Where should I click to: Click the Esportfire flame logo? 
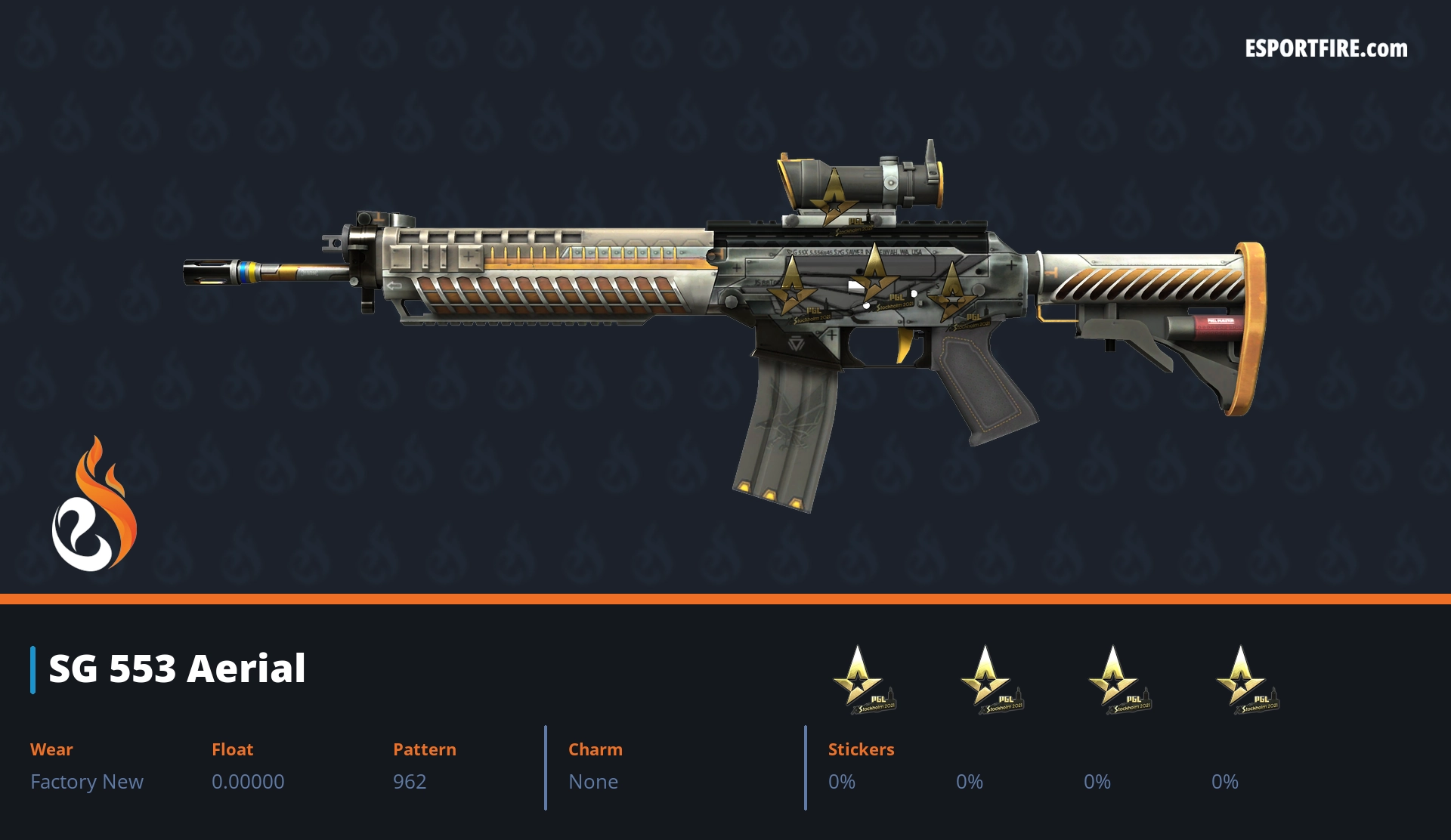click(x=94, y=505)
